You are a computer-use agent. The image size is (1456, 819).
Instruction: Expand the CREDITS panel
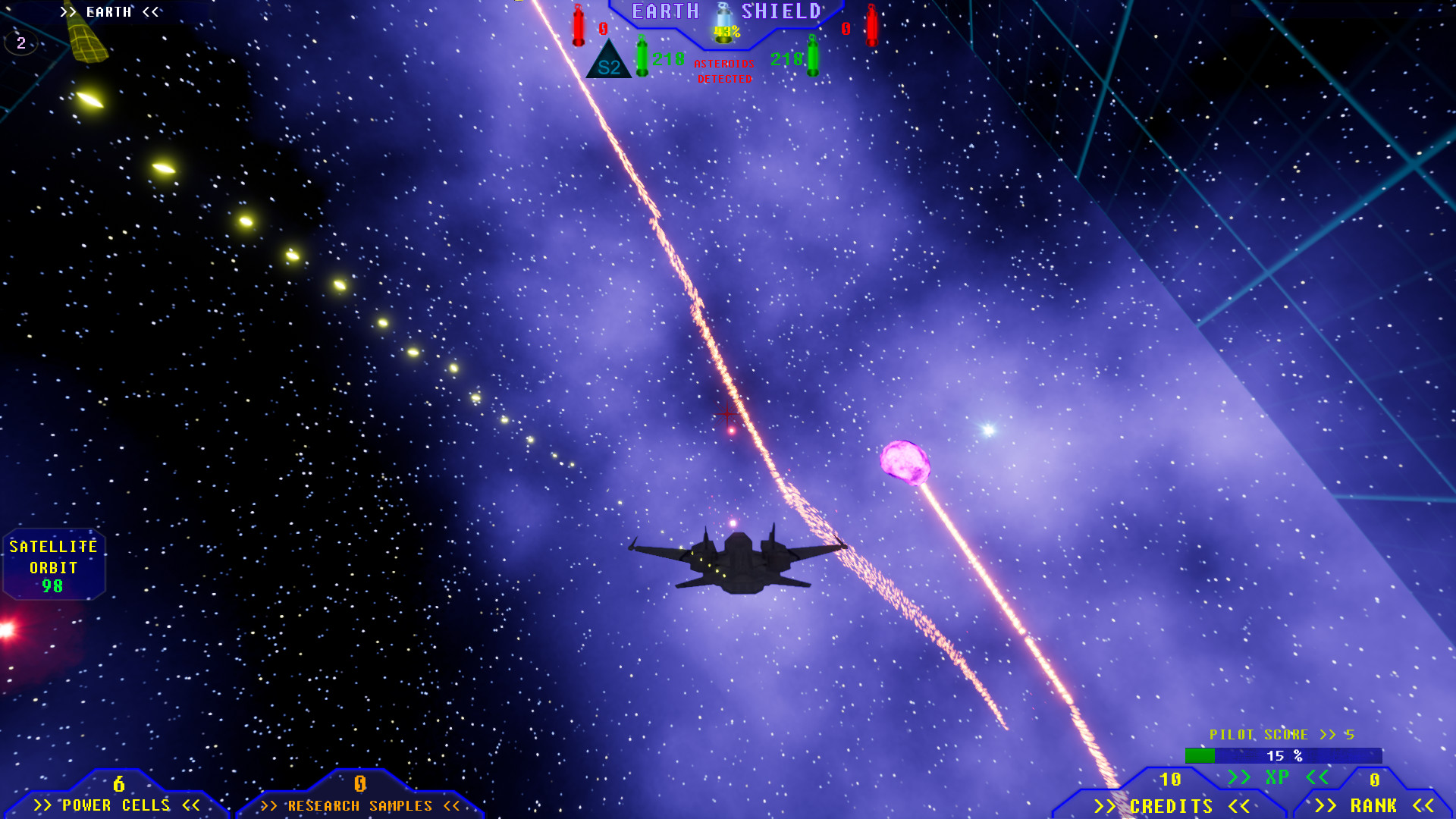tap(1172, 806)
